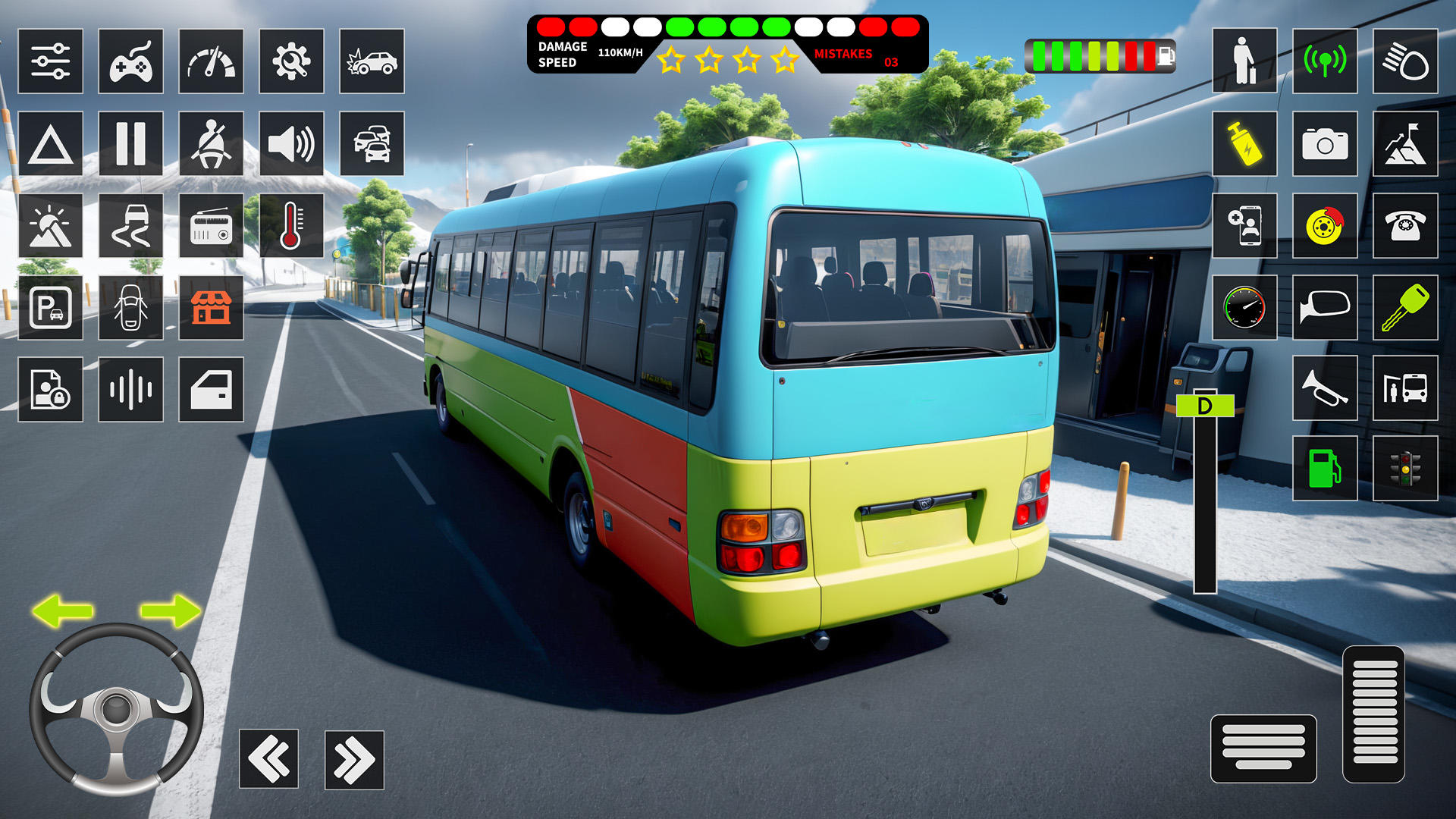Turn the ignition key icon
This screenshot has width=1456, height=819.
(1405, 309)
